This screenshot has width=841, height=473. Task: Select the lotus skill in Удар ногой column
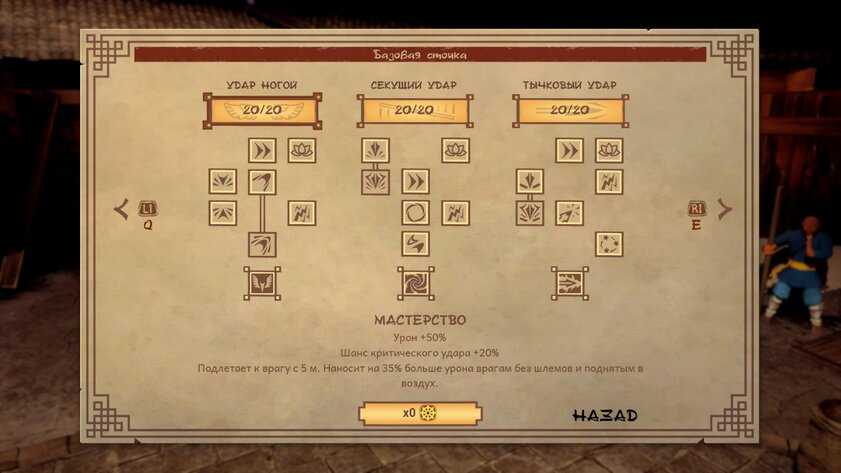tap(302, 150)
